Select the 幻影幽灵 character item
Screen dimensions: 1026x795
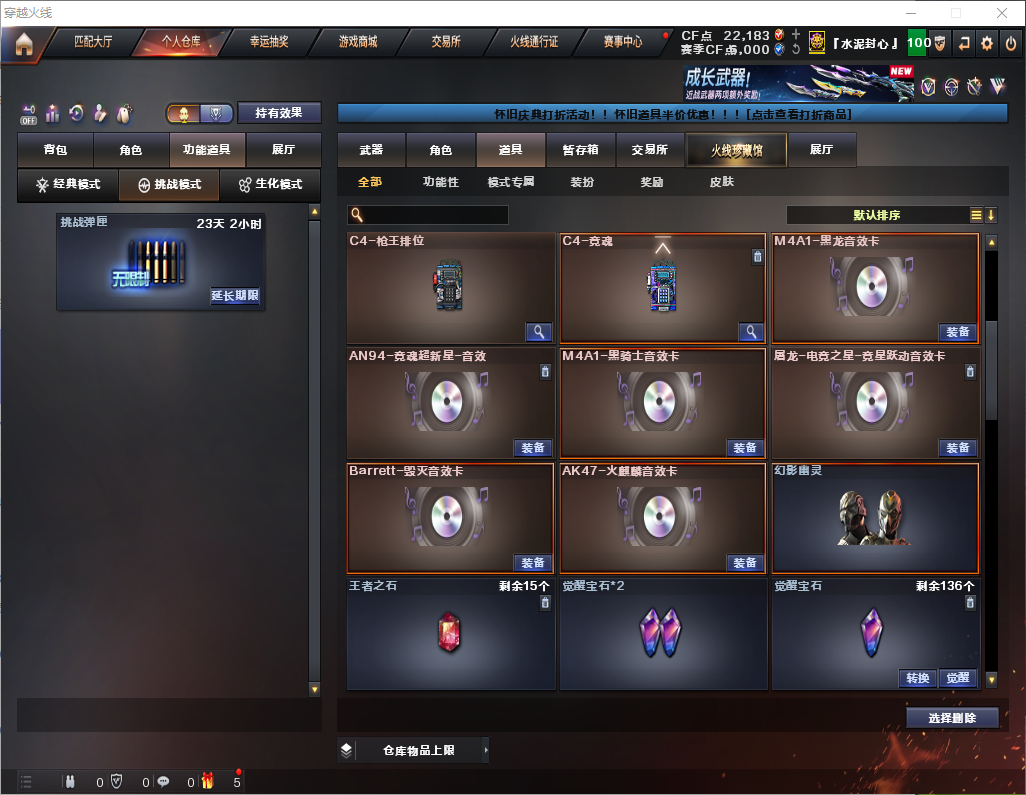pos(875,518)
